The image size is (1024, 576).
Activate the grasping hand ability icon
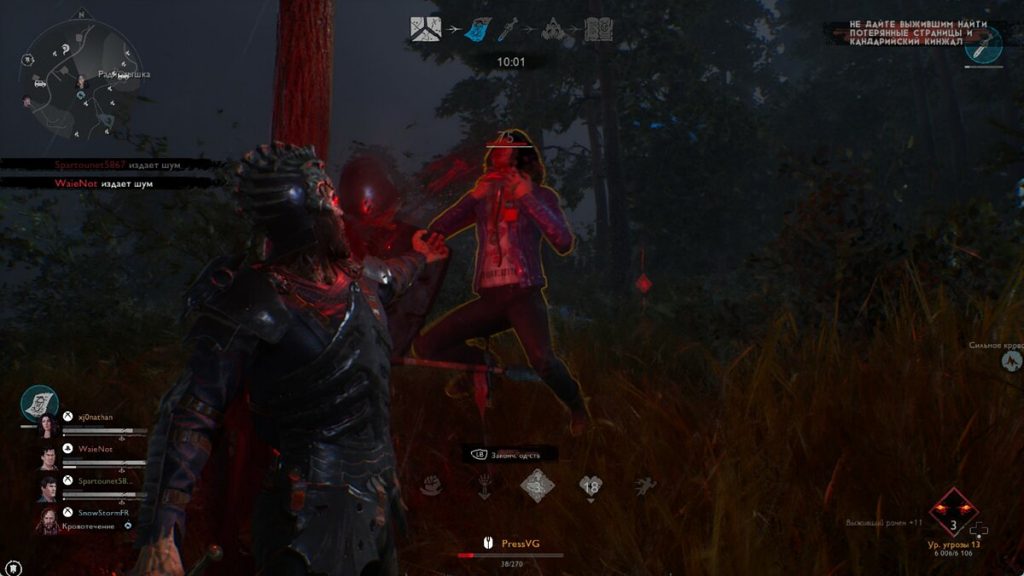484,486
